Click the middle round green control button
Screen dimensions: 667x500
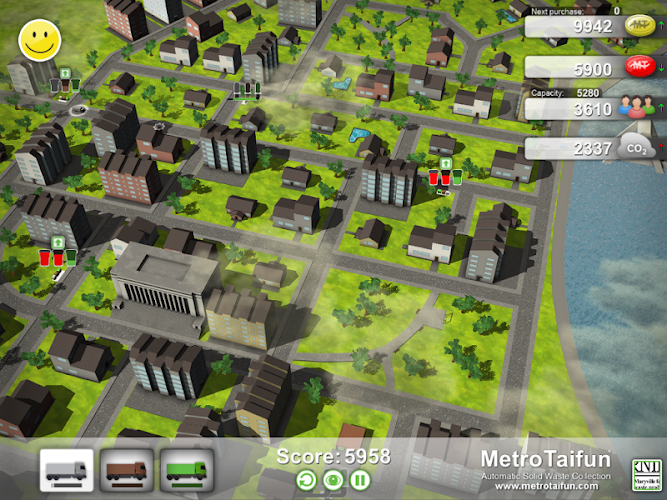pyautogui.click(x=333, y=481)
